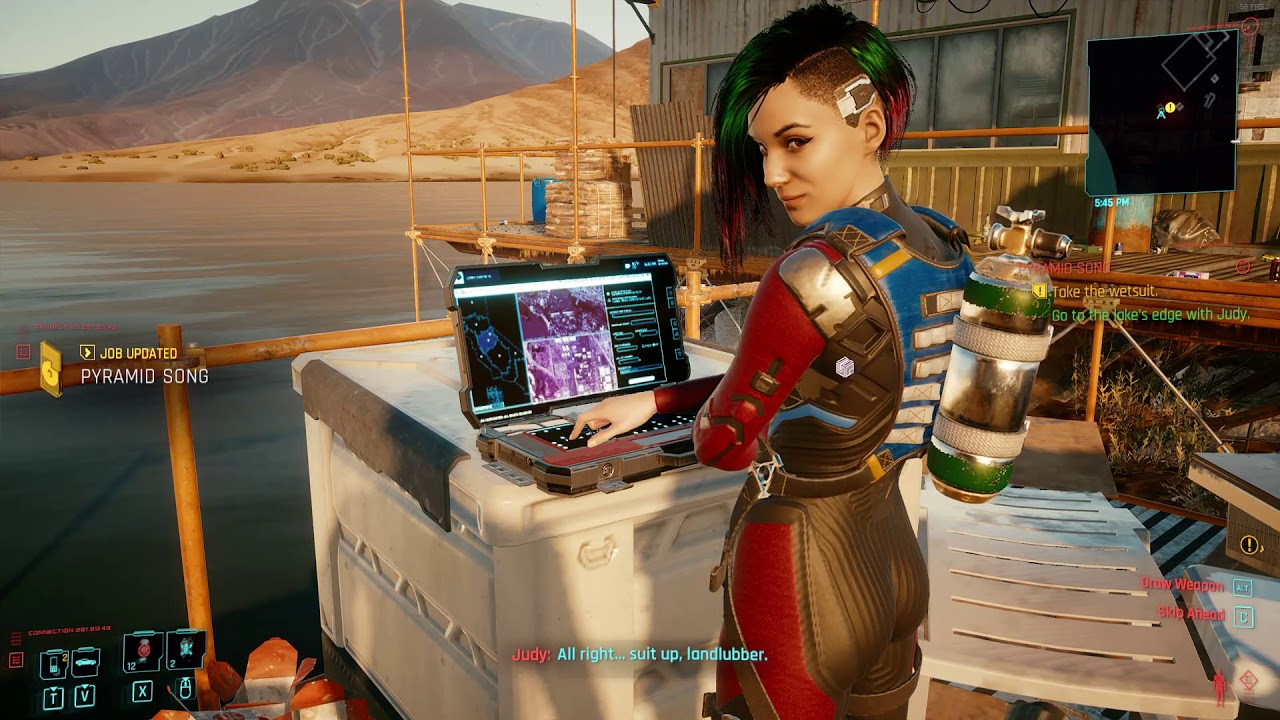The width and height of the screenshot is (1280, 720).
Task: Click the yellow objective direction marker
Action: point(1250,545)
